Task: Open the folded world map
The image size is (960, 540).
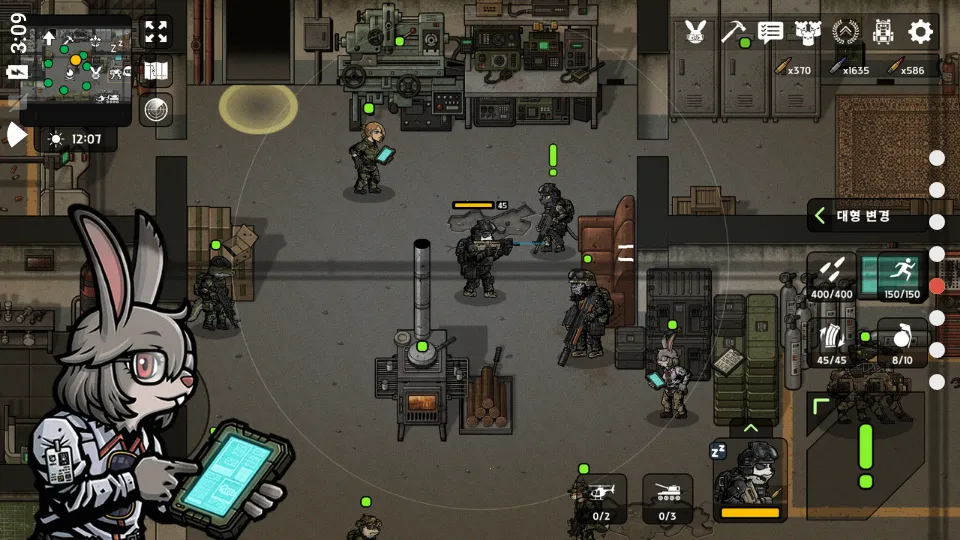Action: coord(156,71)
